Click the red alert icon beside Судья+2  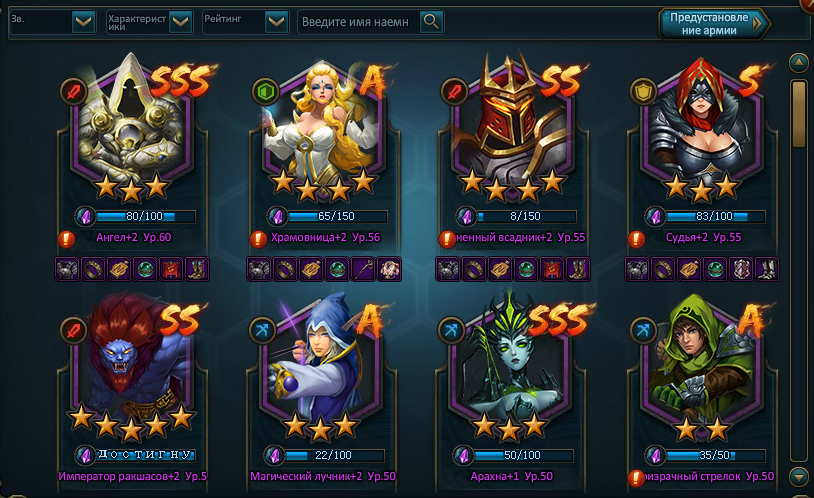[x=635, y=239]
